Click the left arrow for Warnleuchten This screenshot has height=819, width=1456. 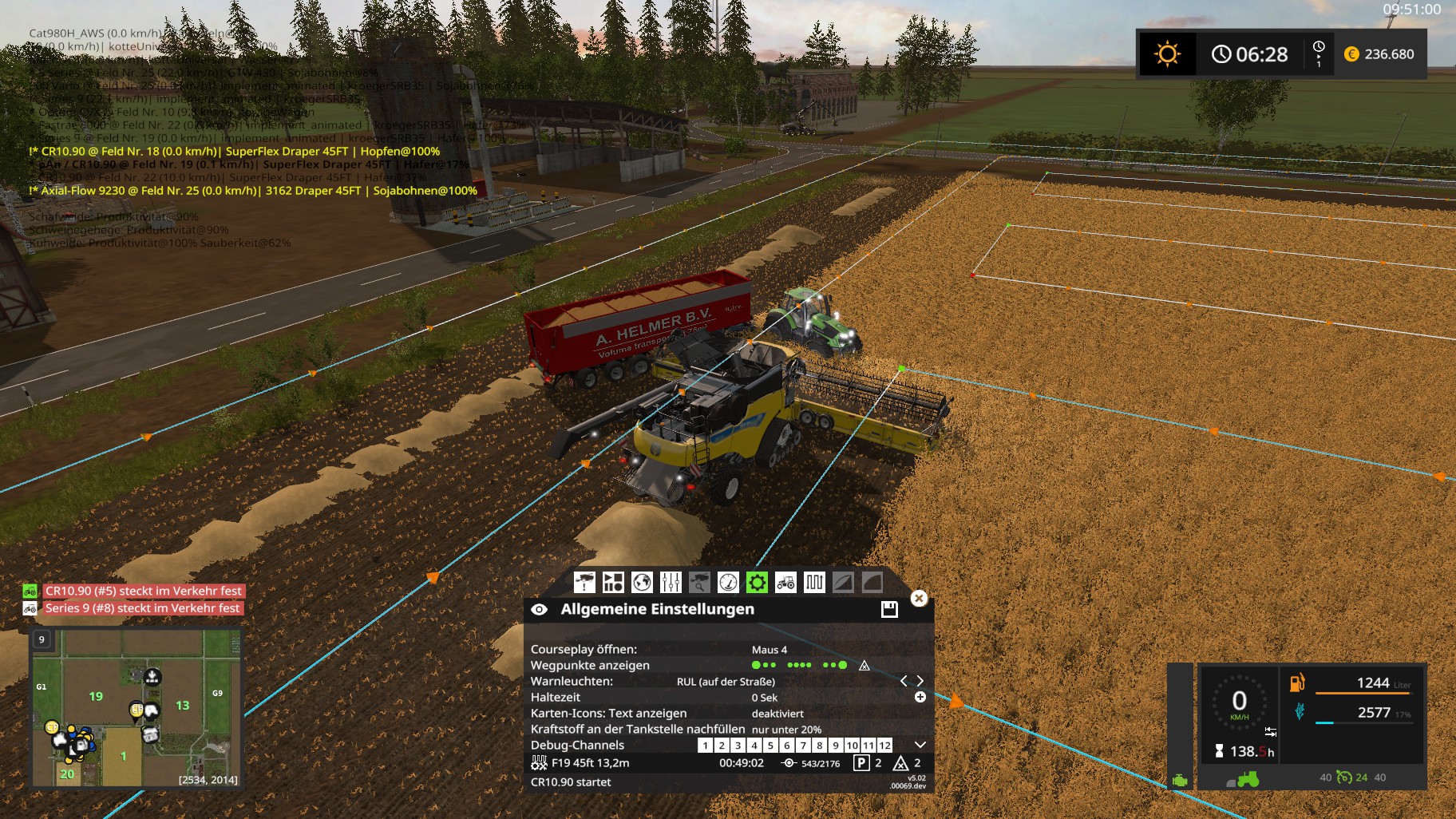905,682
